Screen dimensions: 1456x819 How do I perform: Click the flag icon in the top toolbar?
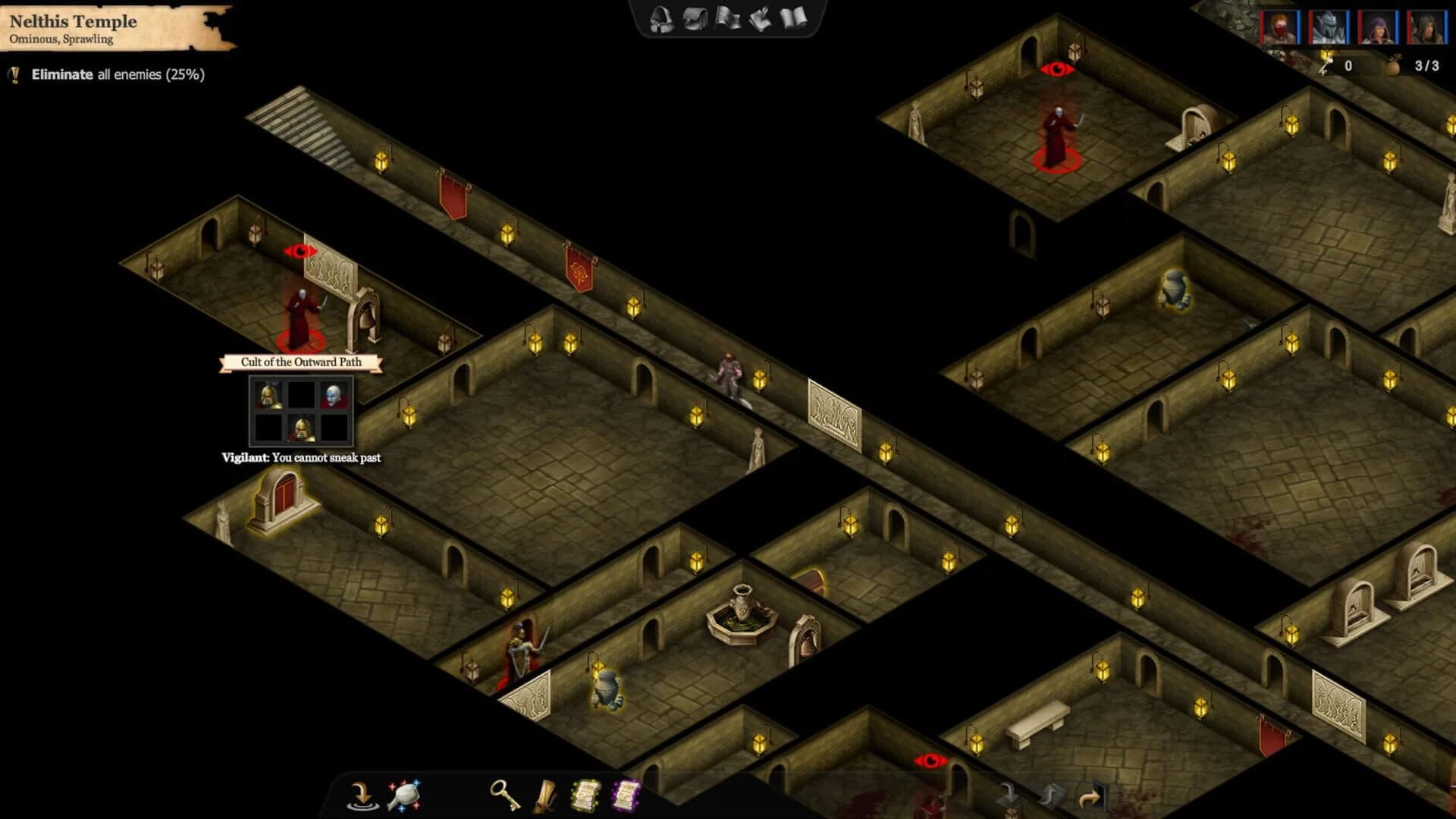pos(728,19)
